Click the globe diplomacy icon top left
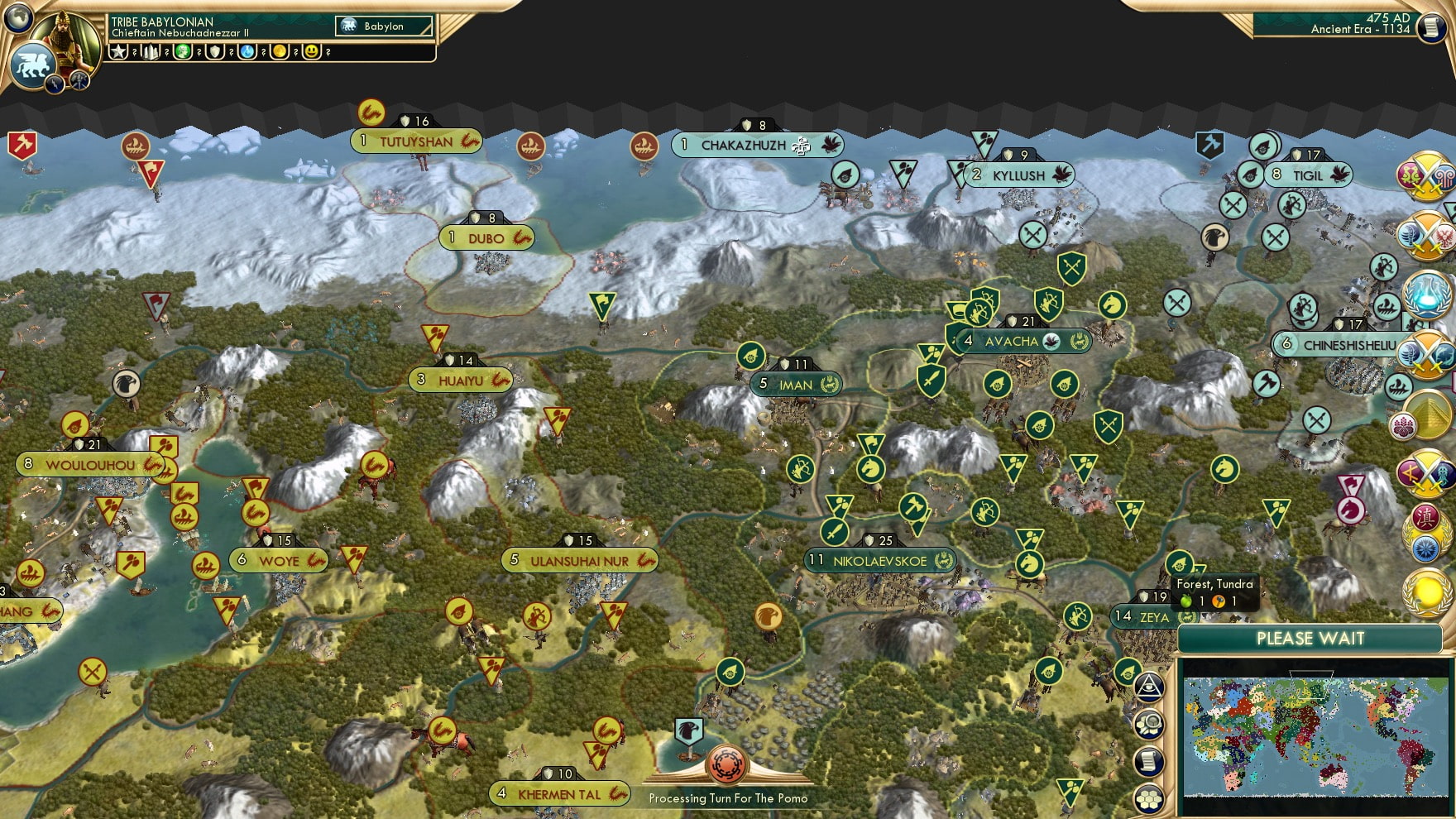 point(17,19)
